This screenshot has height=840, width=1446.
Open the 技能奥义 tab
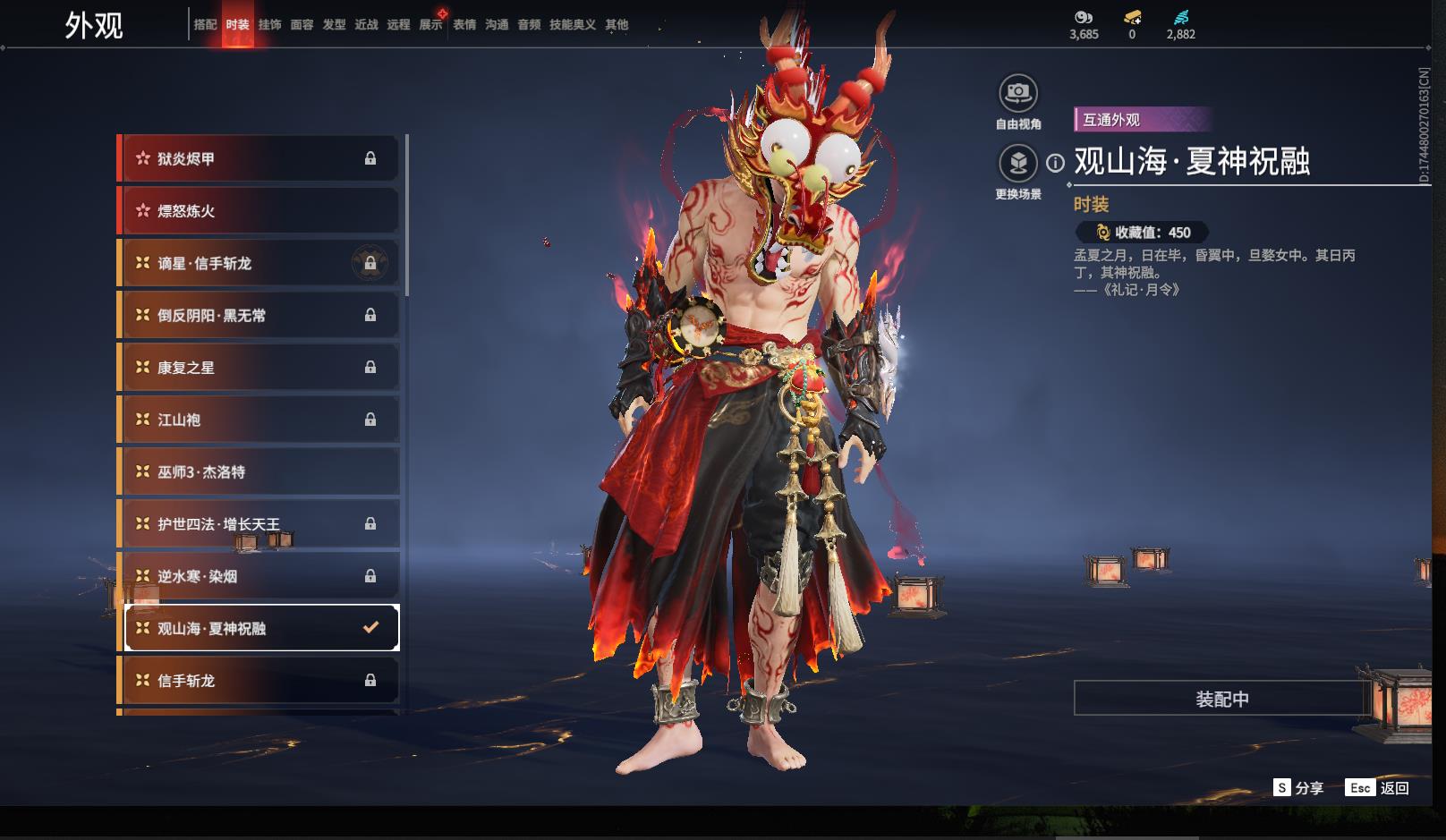click(572, 25)
